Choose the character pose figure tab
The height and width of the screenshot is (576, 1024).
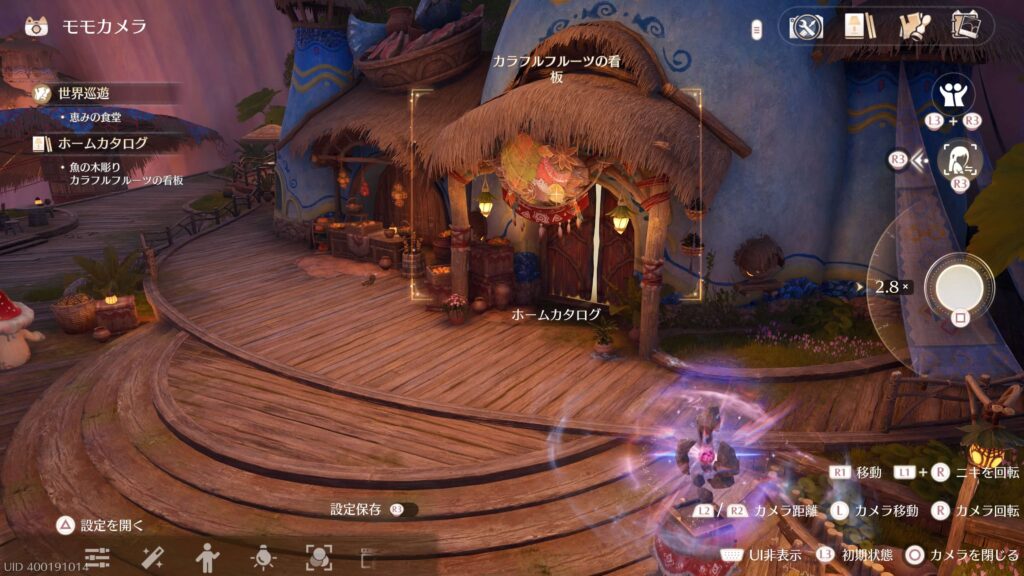207,557
